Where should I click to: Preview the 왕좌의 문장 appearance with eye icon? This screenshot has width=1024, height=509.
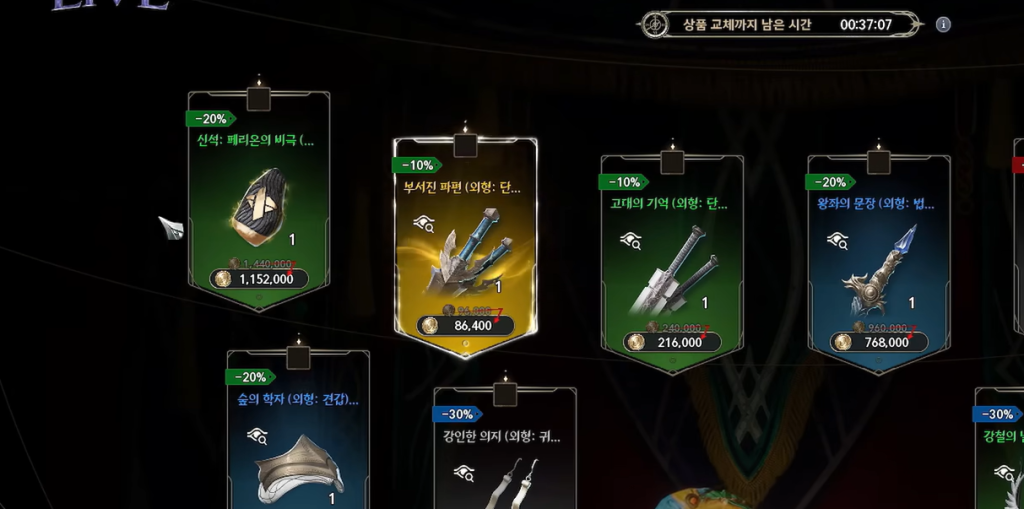click(x=837, y=240)
